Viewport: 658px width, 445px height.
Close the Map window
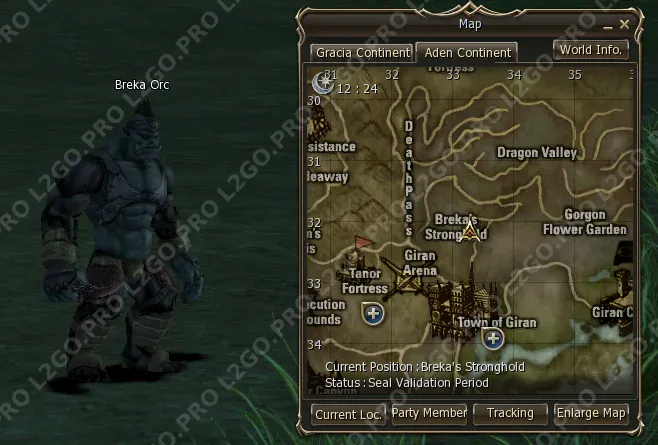[625, 23]
